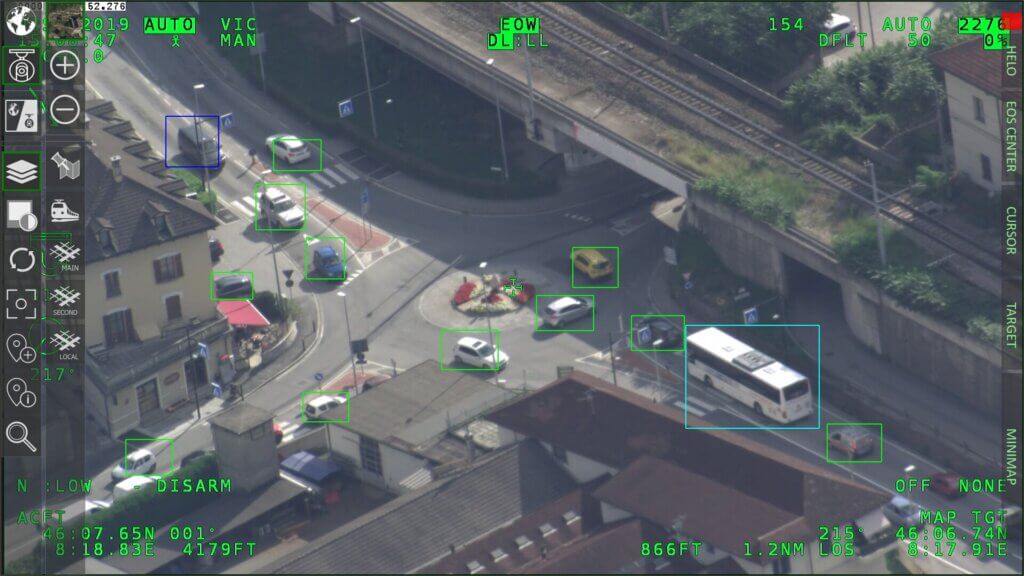Add a new map marker
Screen dimensions: 1024x576
(21, 348)
